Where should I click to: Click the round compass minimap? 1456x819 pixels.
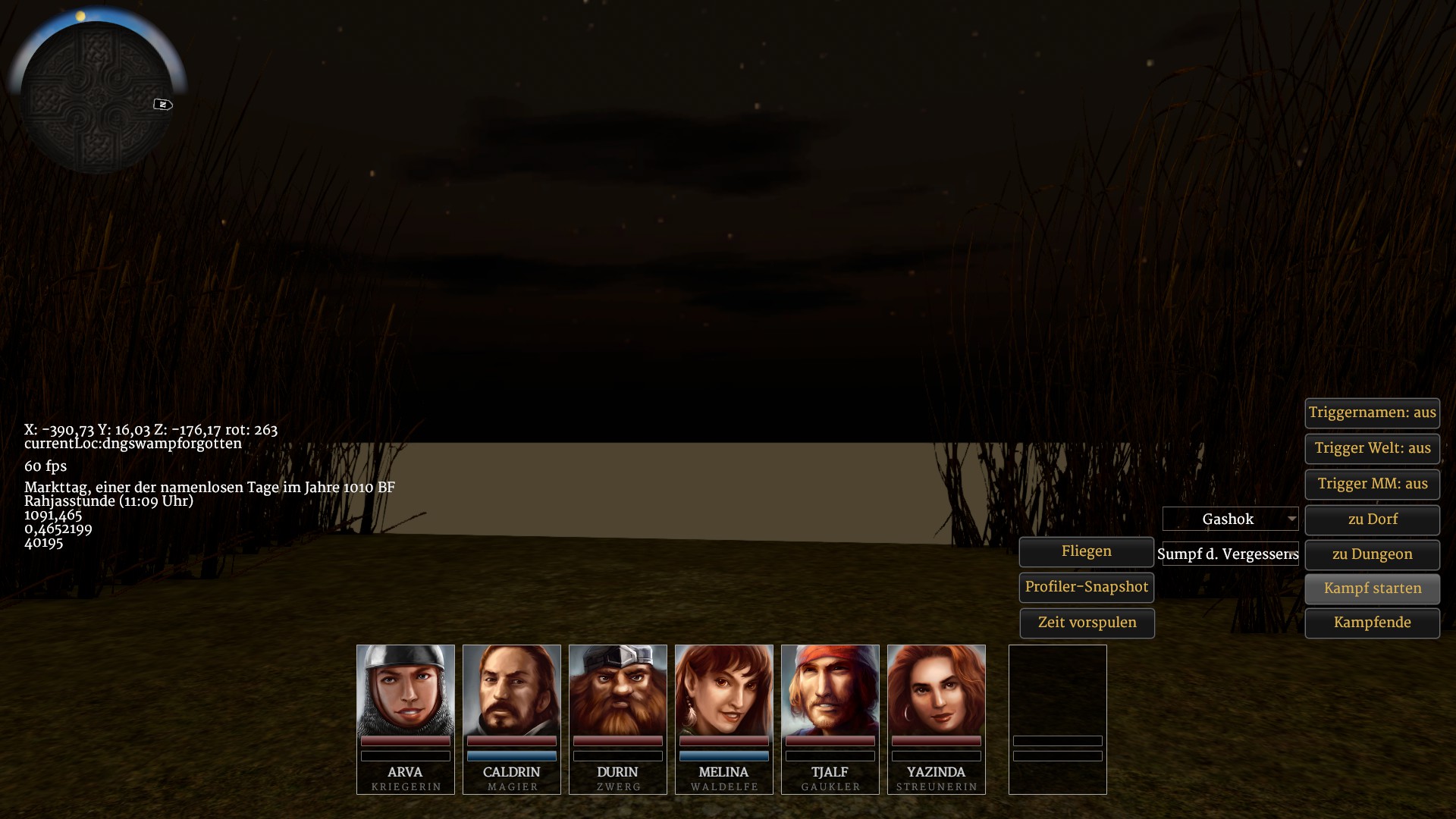(96, 96)
